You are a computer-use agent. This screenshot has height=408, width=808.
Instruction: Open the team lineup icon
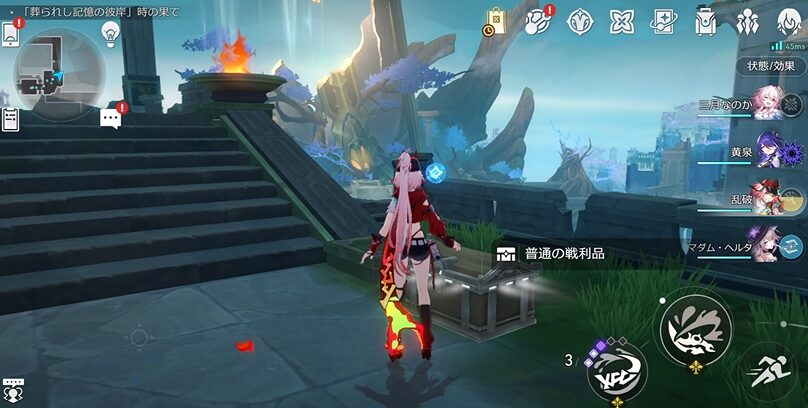[748, 20]
